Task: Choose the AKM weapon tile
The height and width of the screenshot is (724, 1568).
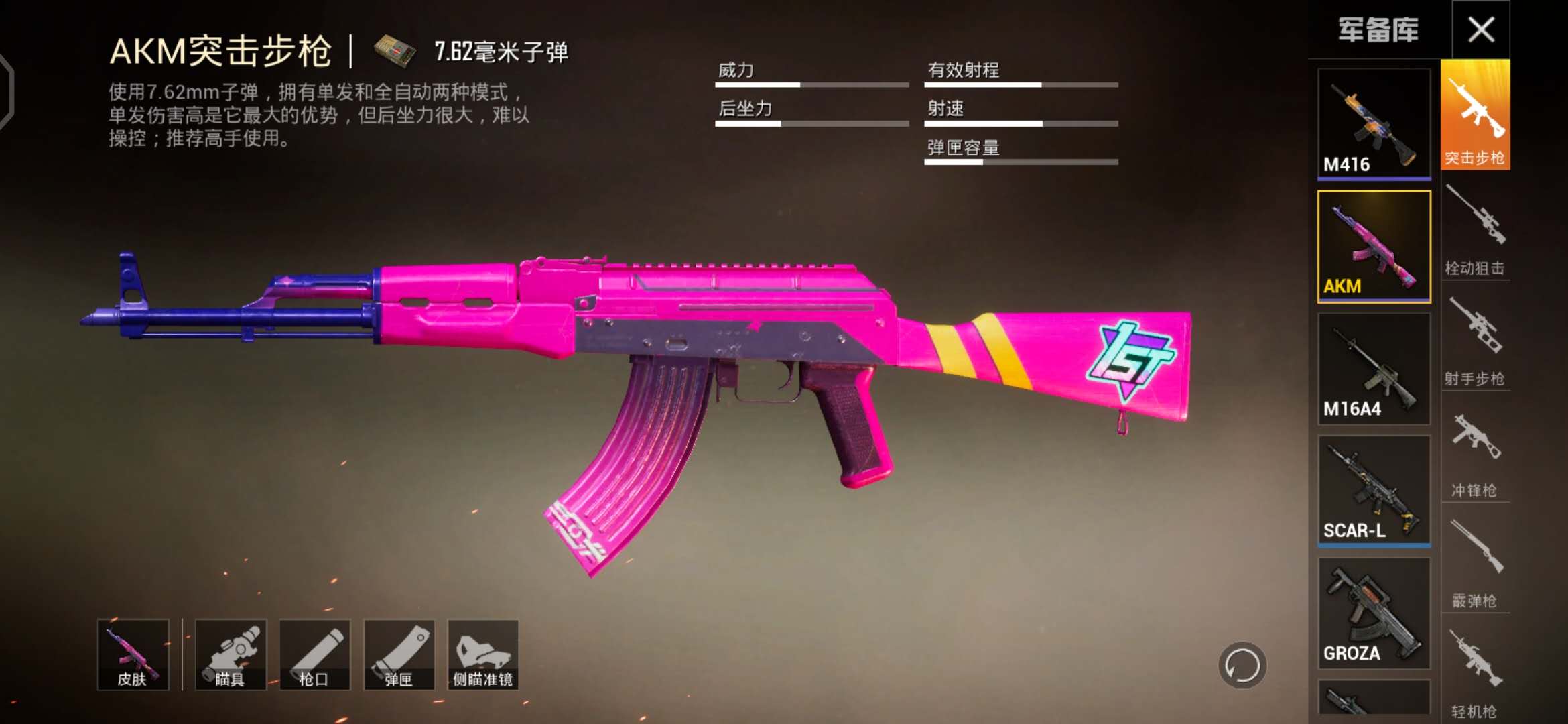Action: pyautogui.click(x=1374, y=246)
